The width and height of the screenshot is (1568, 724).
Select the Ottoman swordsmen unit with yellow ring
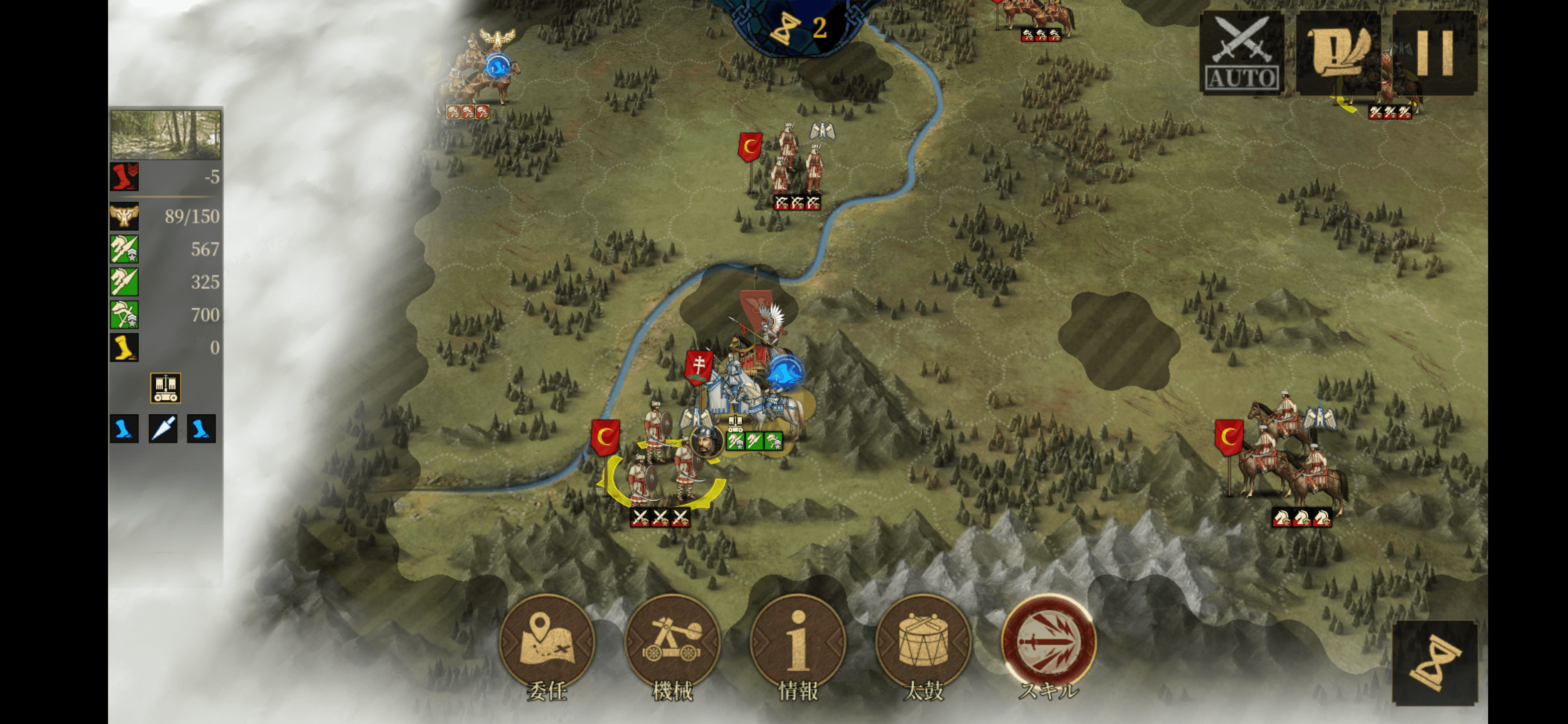tap(660, 469)
